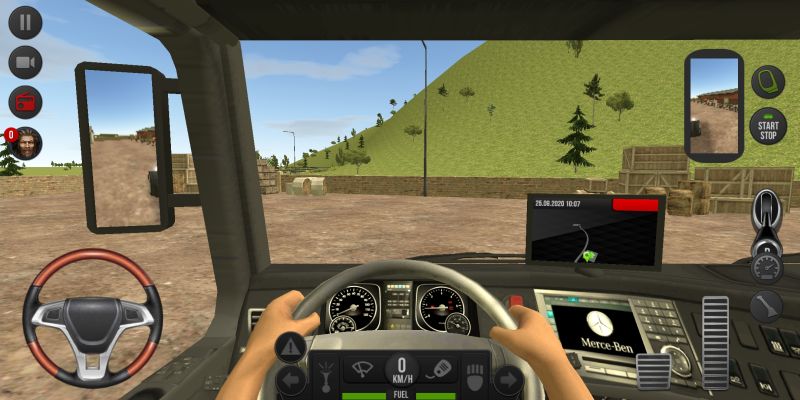Open the red radio

point(25,102)
